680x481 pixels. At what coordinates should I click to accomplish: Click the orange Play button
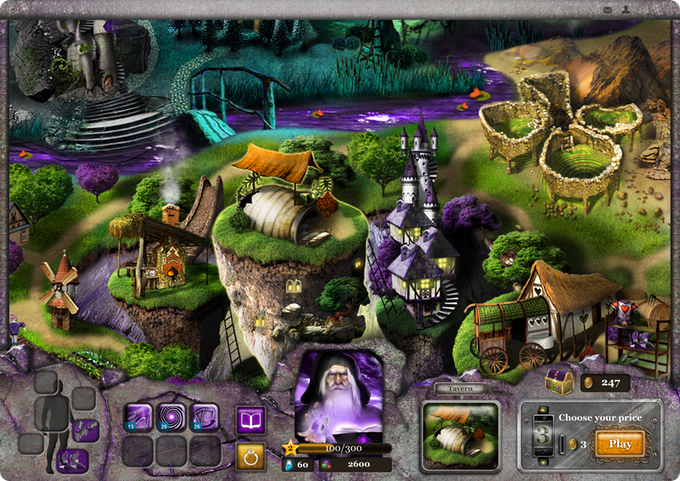pos(619,443)
